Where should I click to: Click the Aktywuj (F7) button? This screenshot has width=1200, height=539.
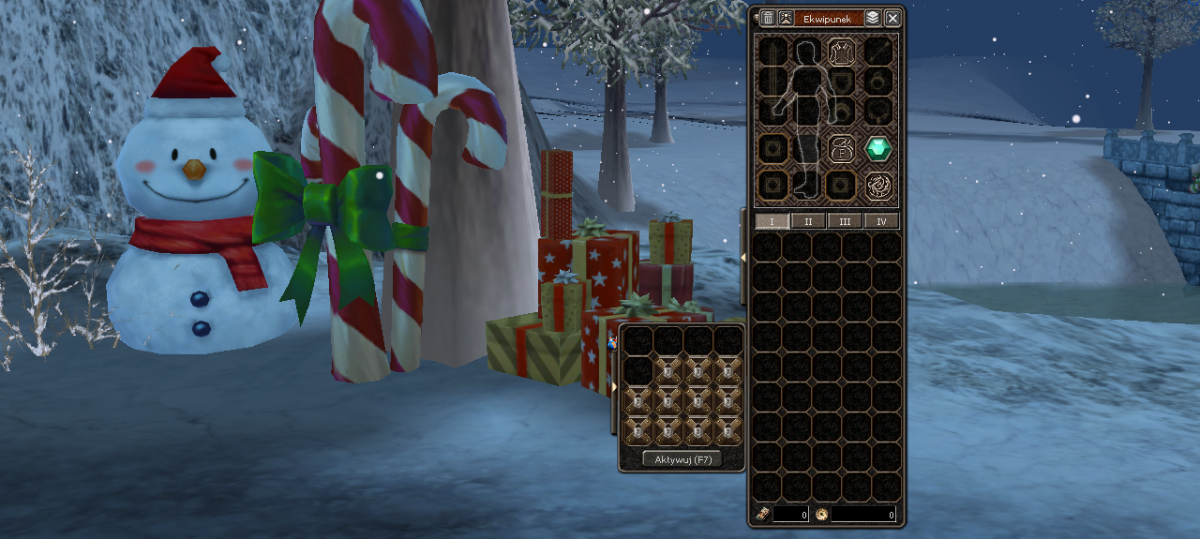coord(681,460)
